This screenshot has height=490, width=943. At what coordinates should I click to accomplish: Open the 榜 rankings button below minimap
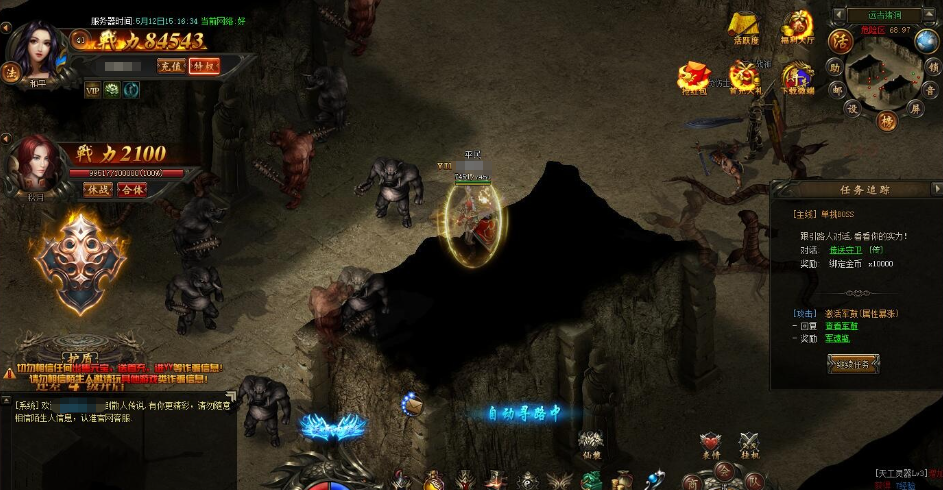(886, 121)
